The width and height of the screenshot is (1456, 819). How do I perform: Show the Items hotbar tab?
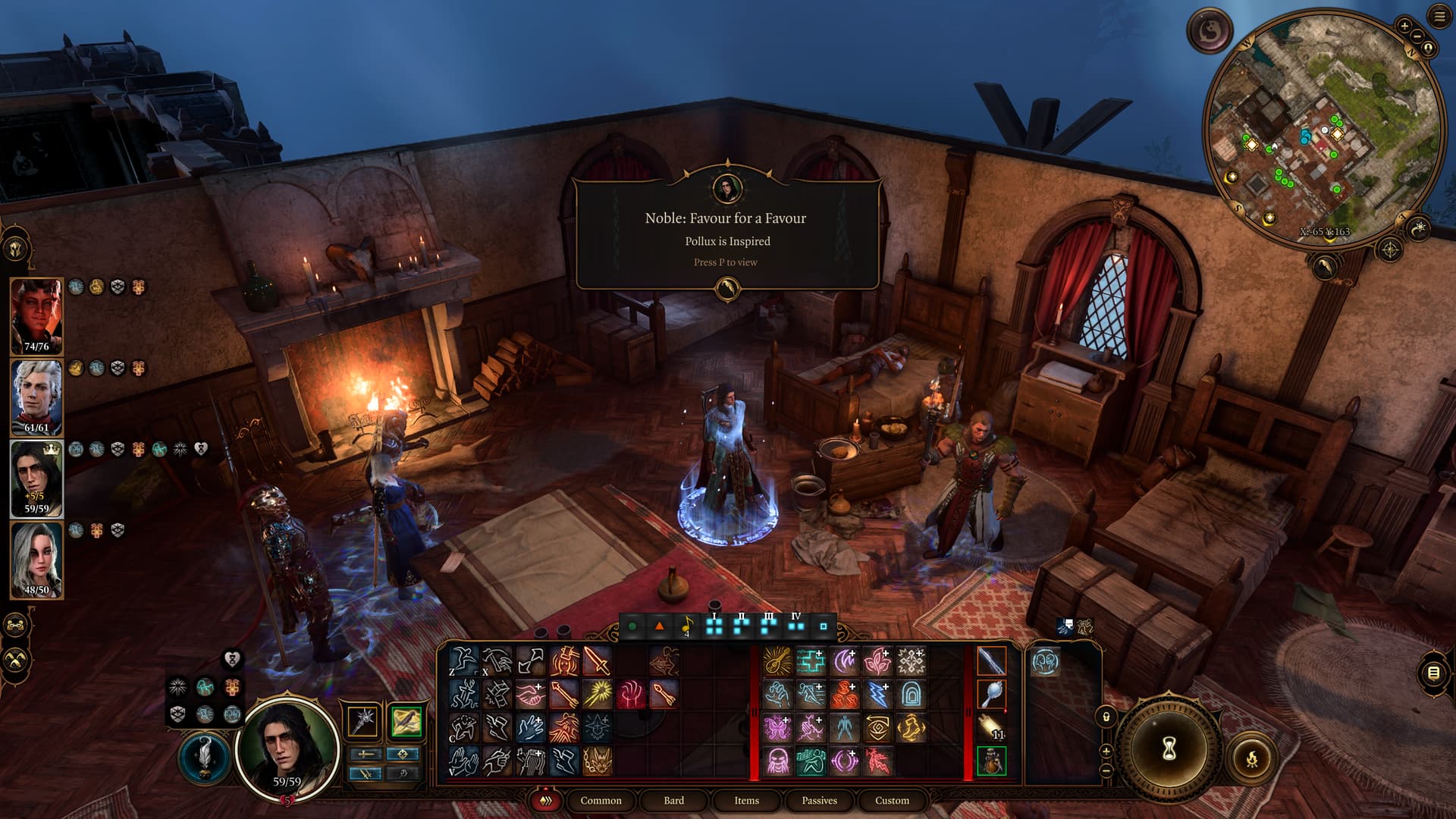click(x=746, y=800)
